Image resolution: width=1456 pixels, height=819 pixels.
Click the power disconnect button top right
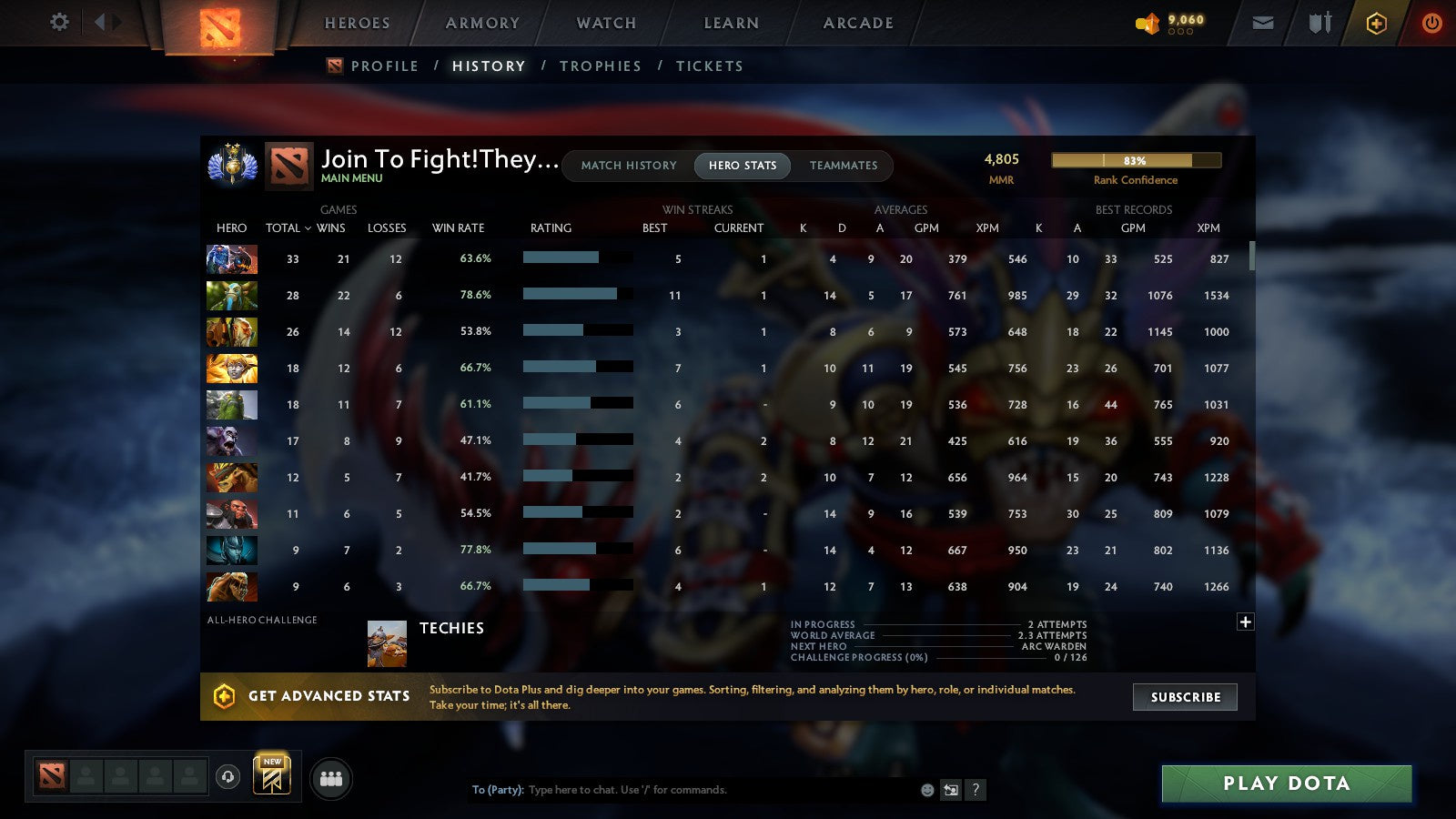[x=1431, y=23]
